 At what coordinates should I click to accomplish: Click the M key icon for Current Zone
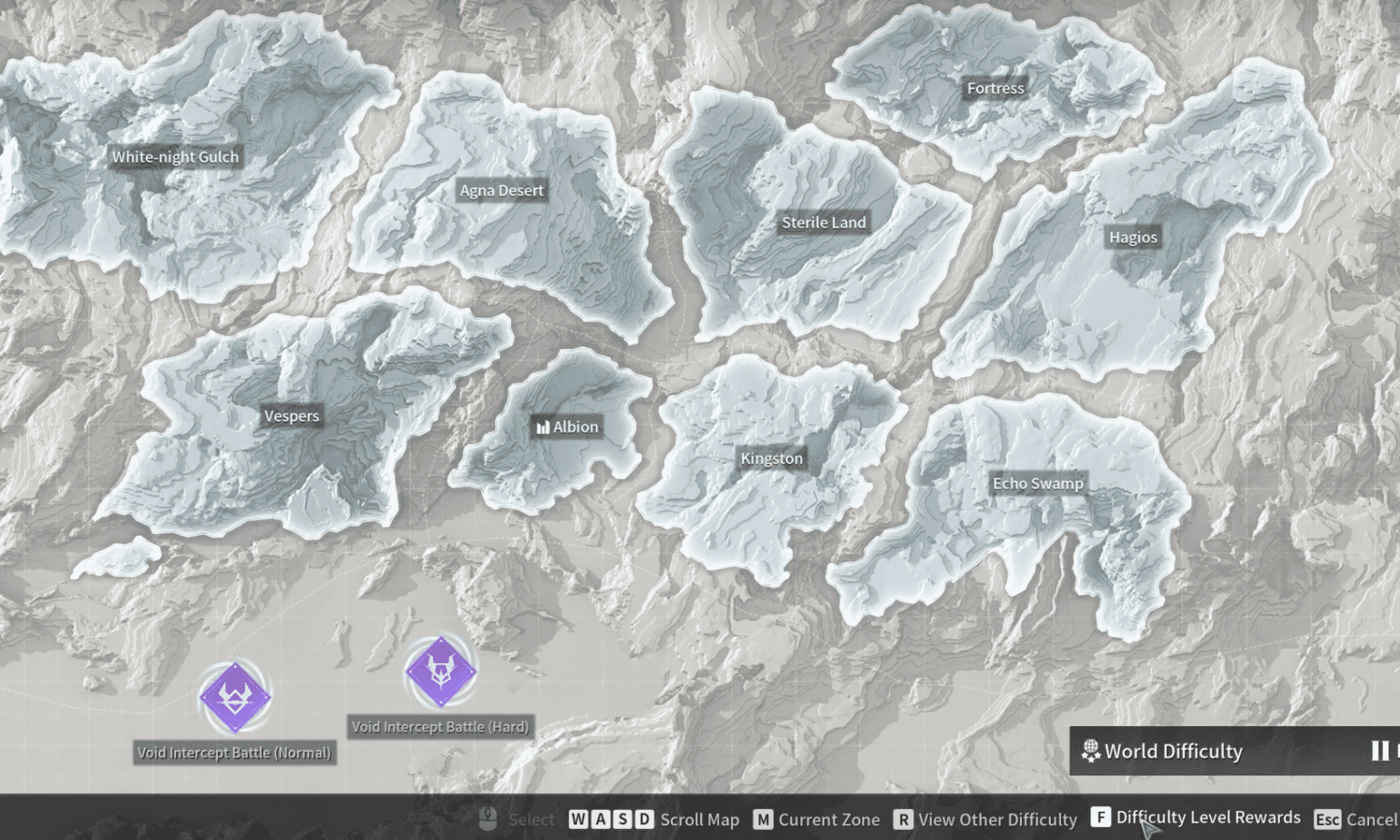[x=763, y=819]
